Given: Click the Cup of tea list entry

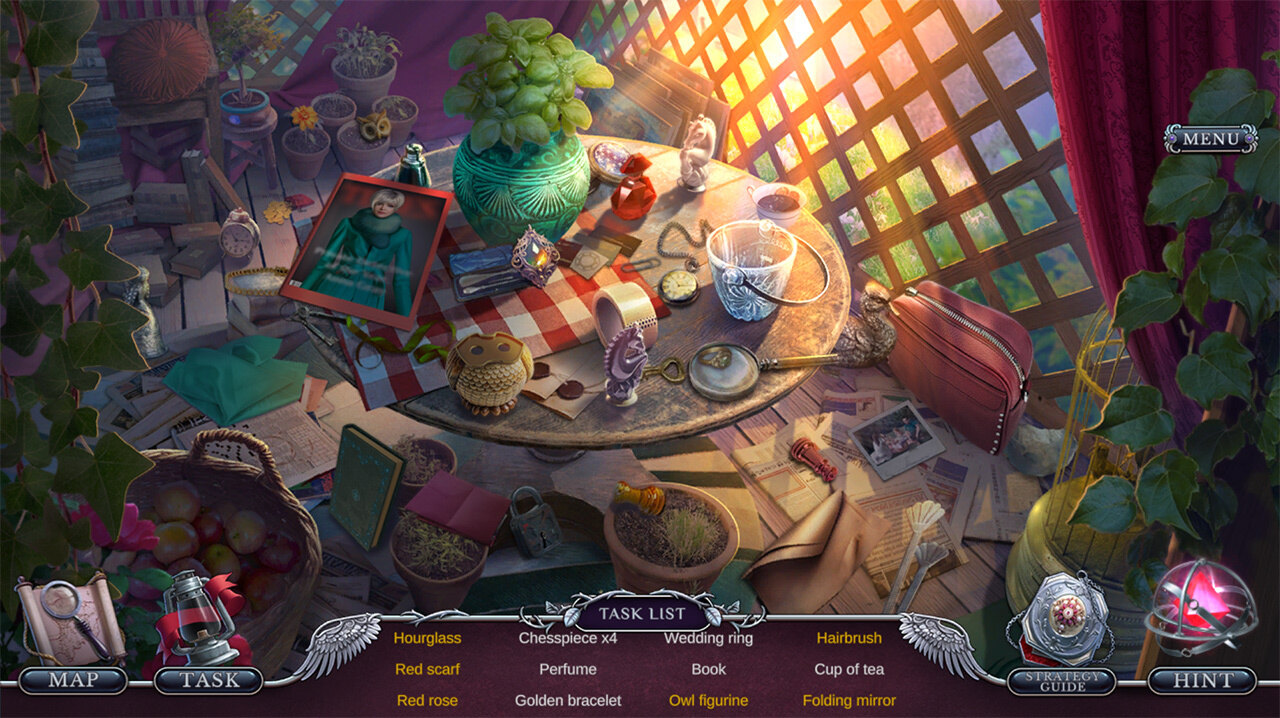Looking at the screenshot, I should pos(849,669).
